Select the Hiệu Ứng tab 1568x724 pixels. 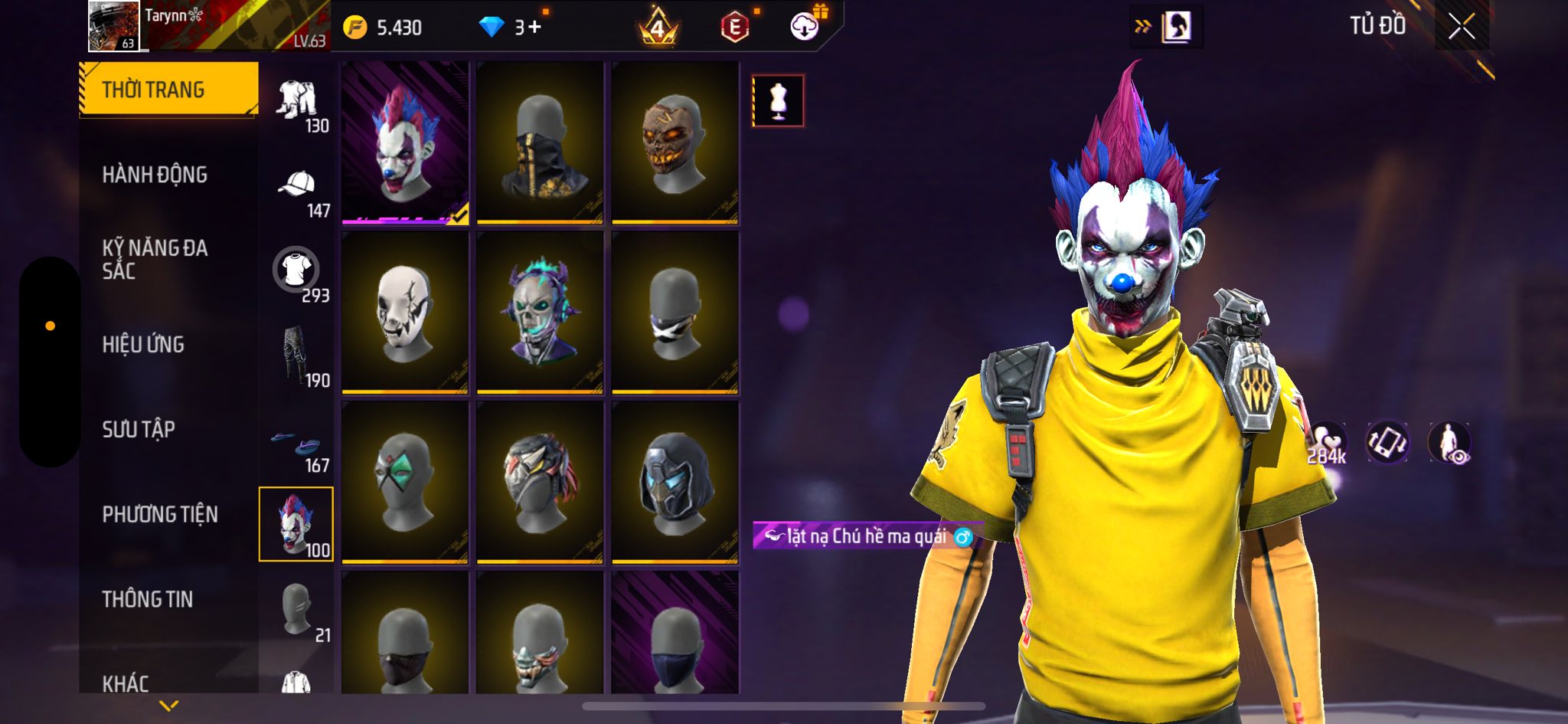pyautogui.click(x=143, y=345)
